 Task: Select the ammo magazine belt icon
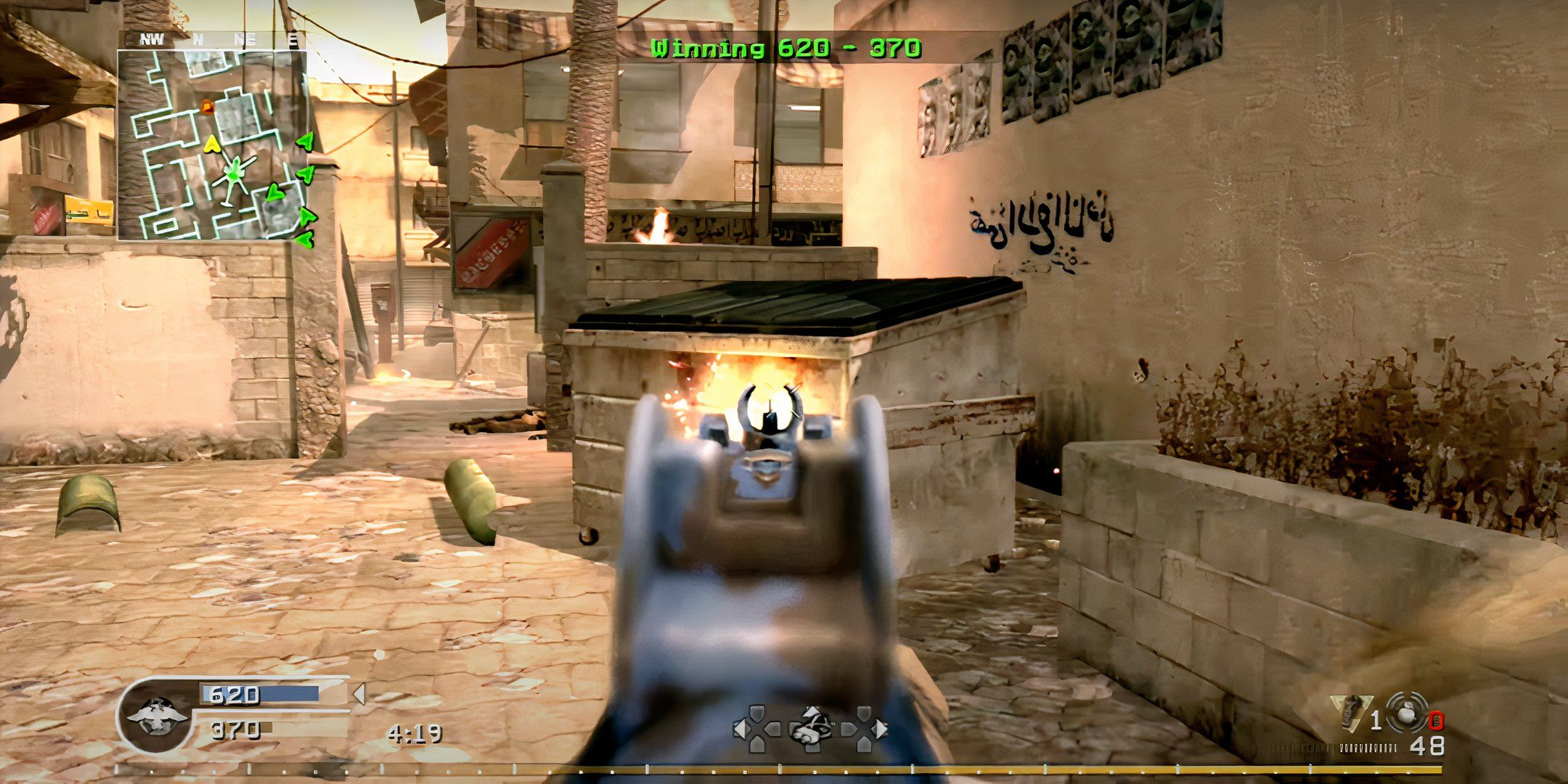[x=1368, y=749]
